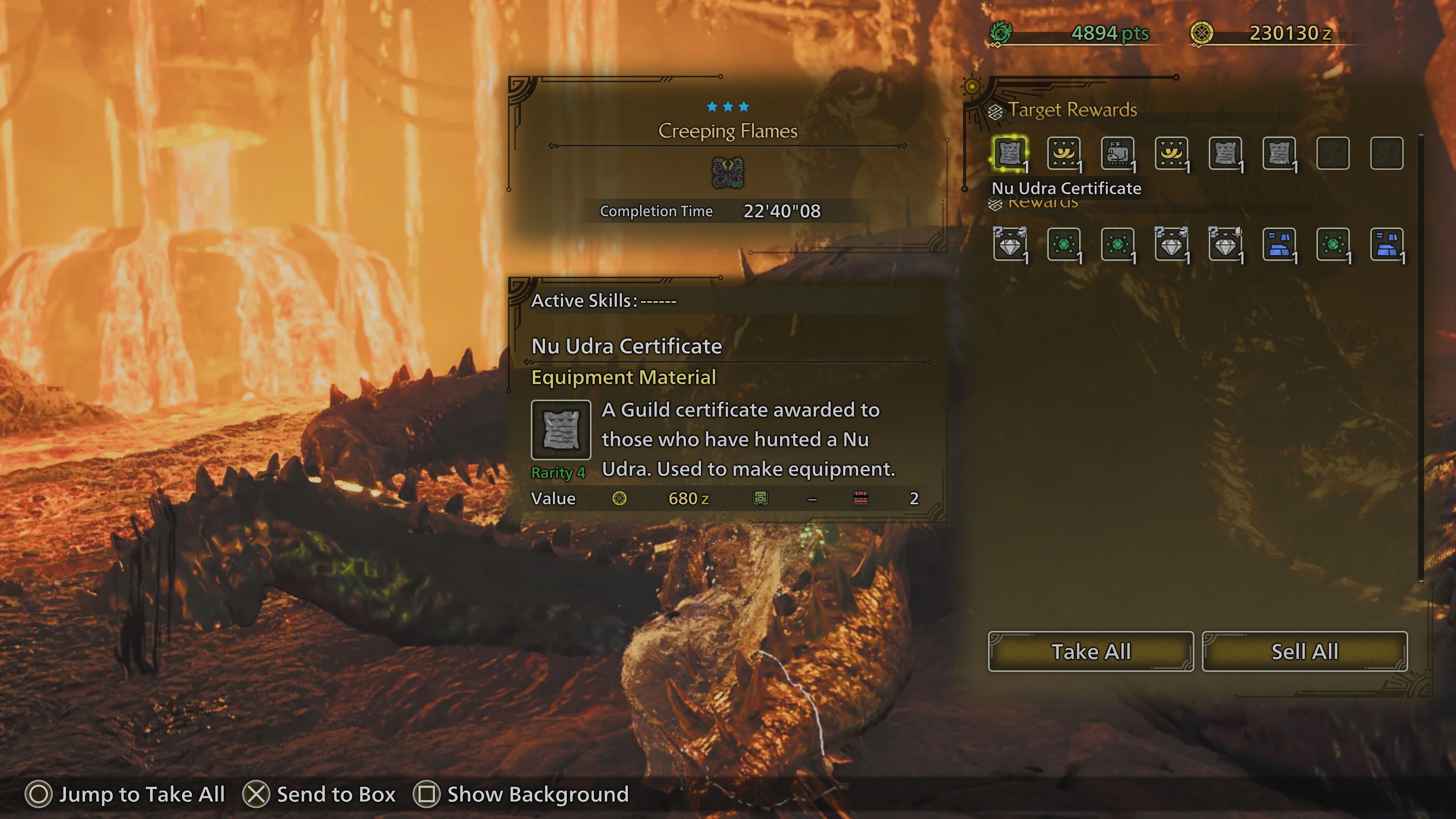Select the highlighted Nu Udra Certificate slot
The image size is (1456, 819).
(1009, 153)
